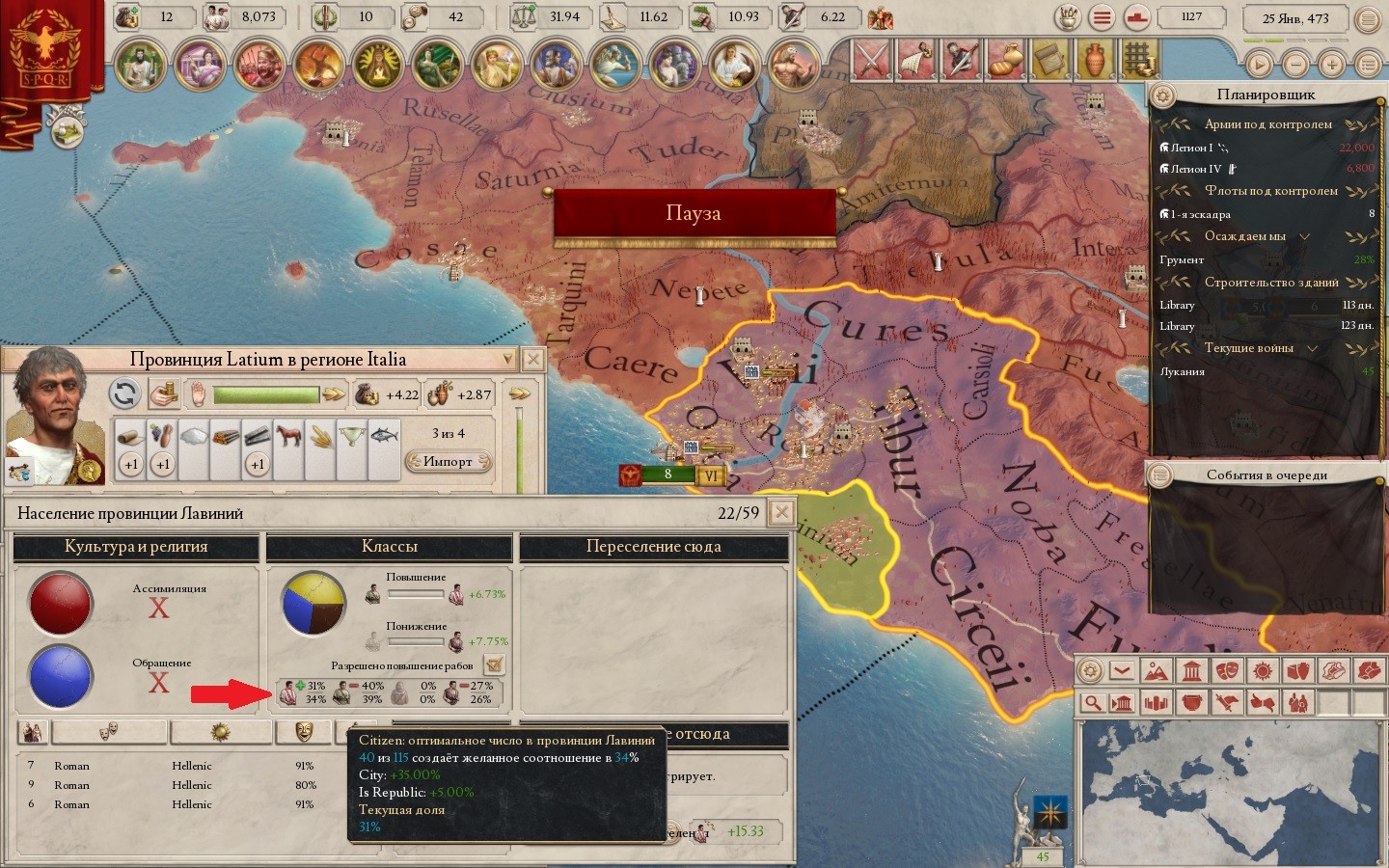Open the main menu beside the date

tap(1368, 18)
